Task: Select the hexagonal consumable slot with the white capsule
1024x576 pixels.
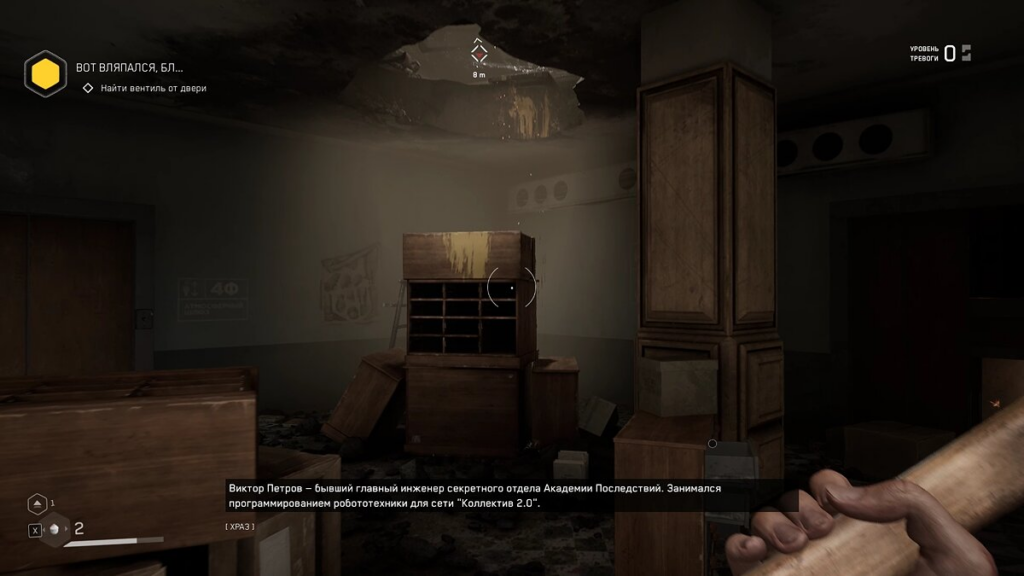Action: point(55,529)
